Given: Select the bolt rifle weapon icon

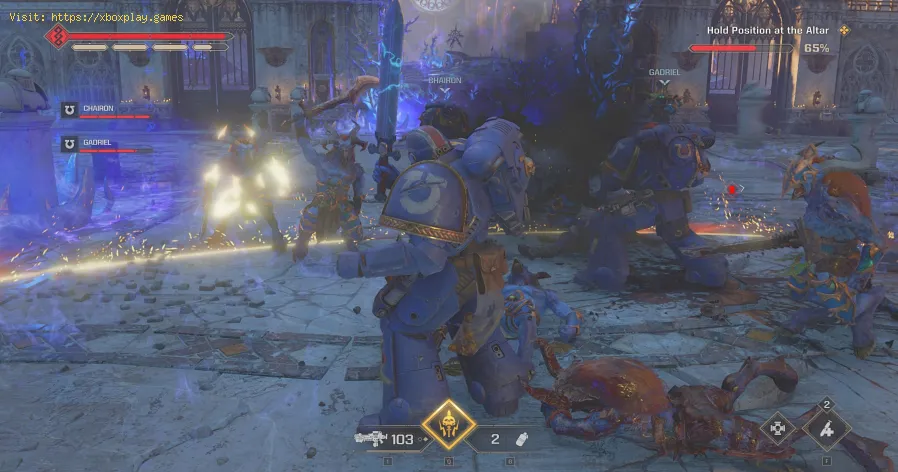Looking at the screenshot, I should click(370, 438).
